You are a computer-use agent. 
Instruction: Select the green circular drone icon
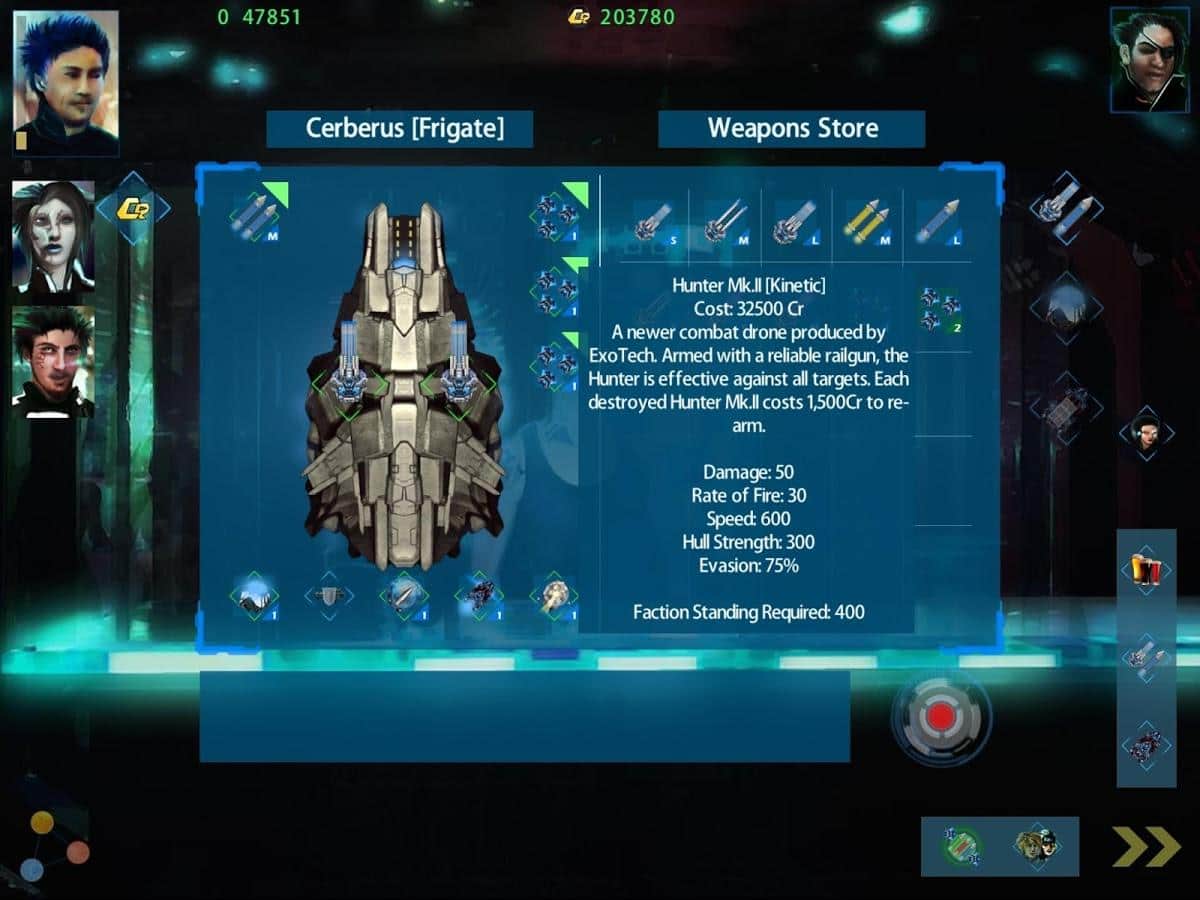pyautogui.click(x=961, y=846)
